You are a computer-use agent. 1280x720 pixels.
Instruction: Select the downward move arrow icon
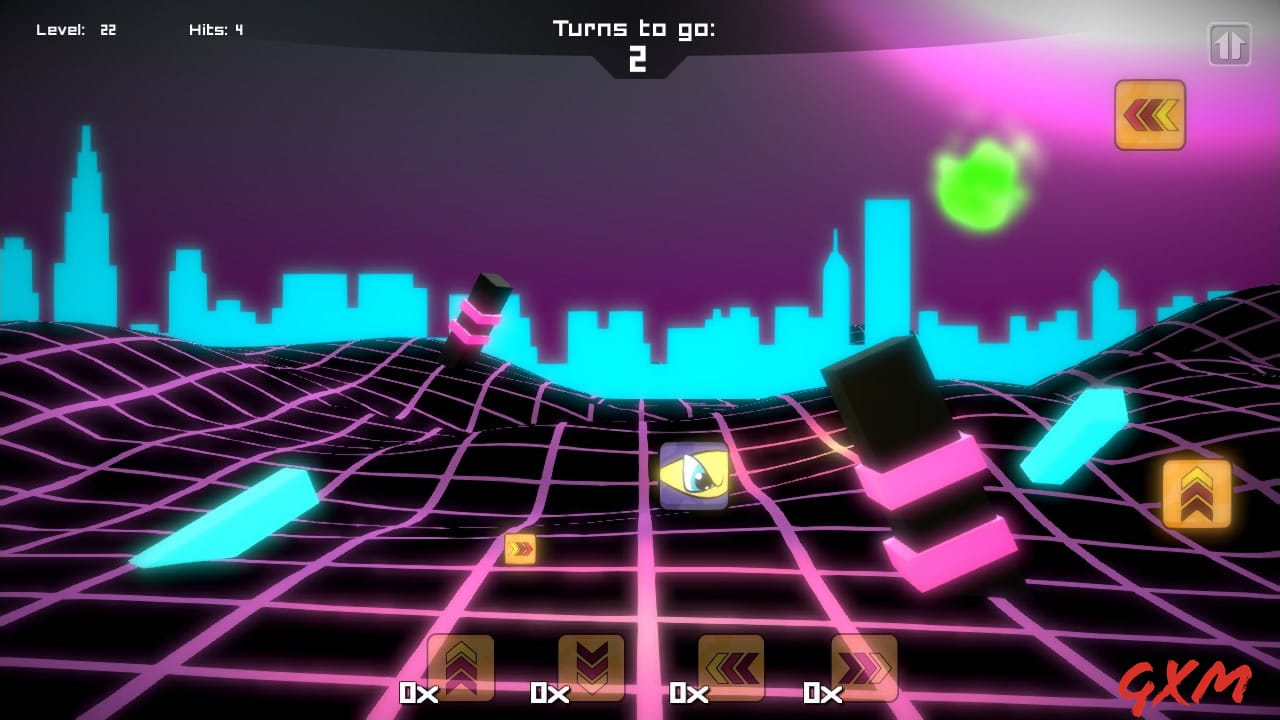pyautogui.click(x=591, y=666)
